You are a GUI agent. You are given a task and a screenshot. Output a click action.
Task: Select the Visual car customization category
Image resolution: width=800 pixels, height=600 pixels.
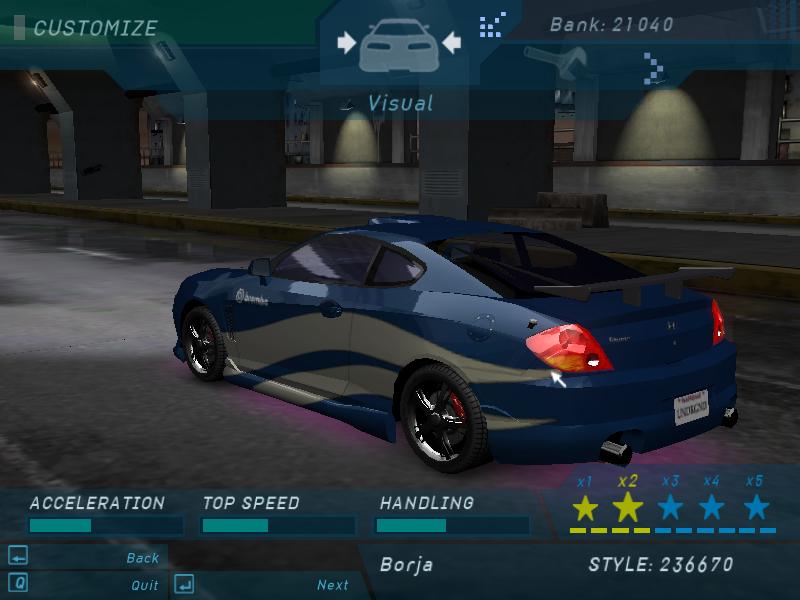(399, 45)
